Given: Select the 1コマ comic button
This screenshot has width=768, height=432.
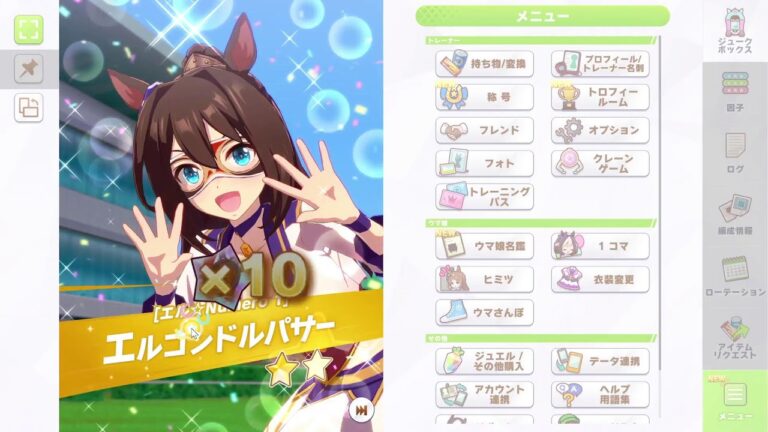Looking at the screenshot, I should (x=600, y=246).
